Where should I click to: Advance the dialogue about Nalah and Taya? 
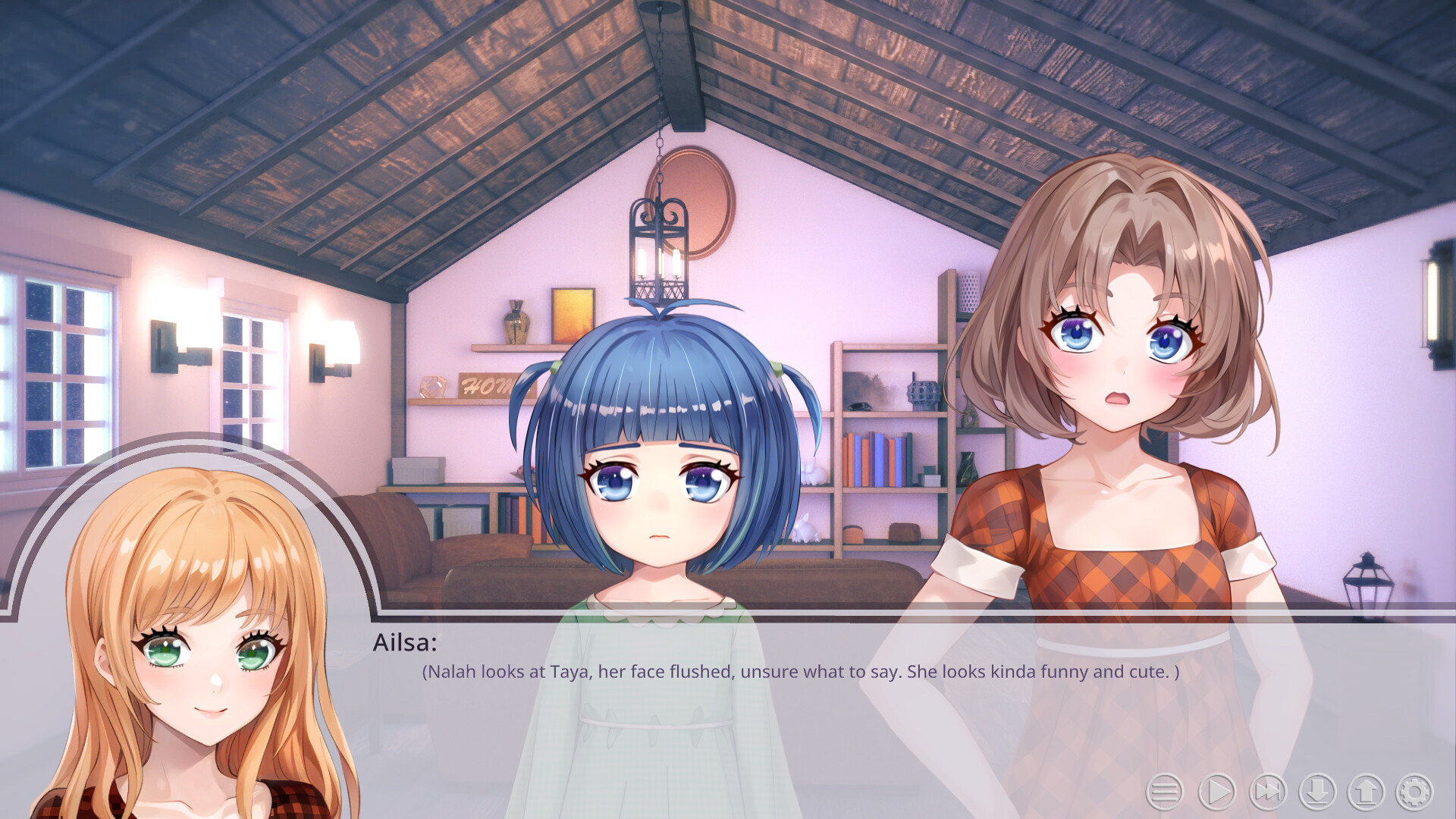pyautogui.click(x=800, y=671)
